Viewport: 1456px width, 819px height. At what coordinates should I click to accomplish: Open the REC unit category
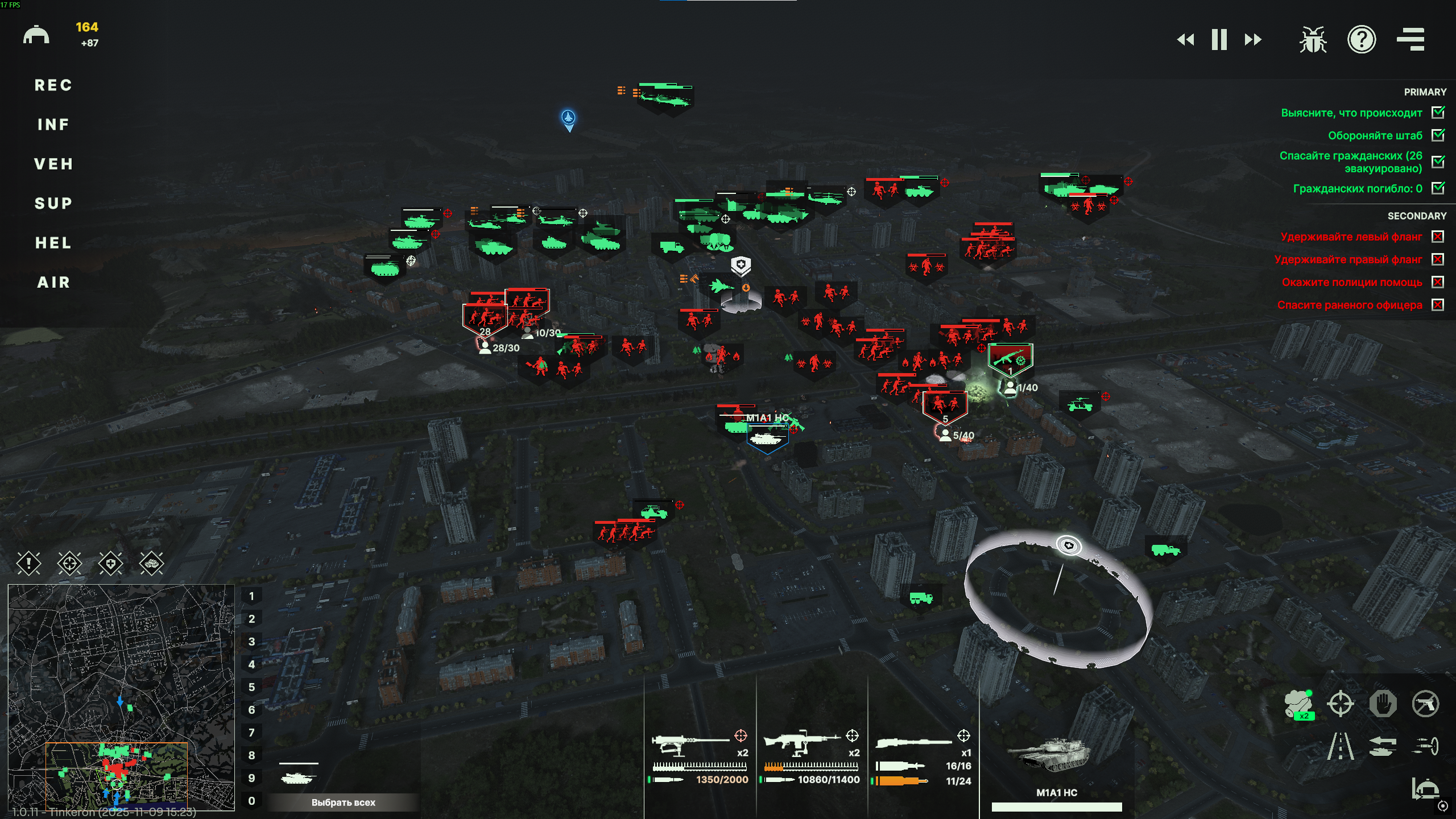pos(53,85)
